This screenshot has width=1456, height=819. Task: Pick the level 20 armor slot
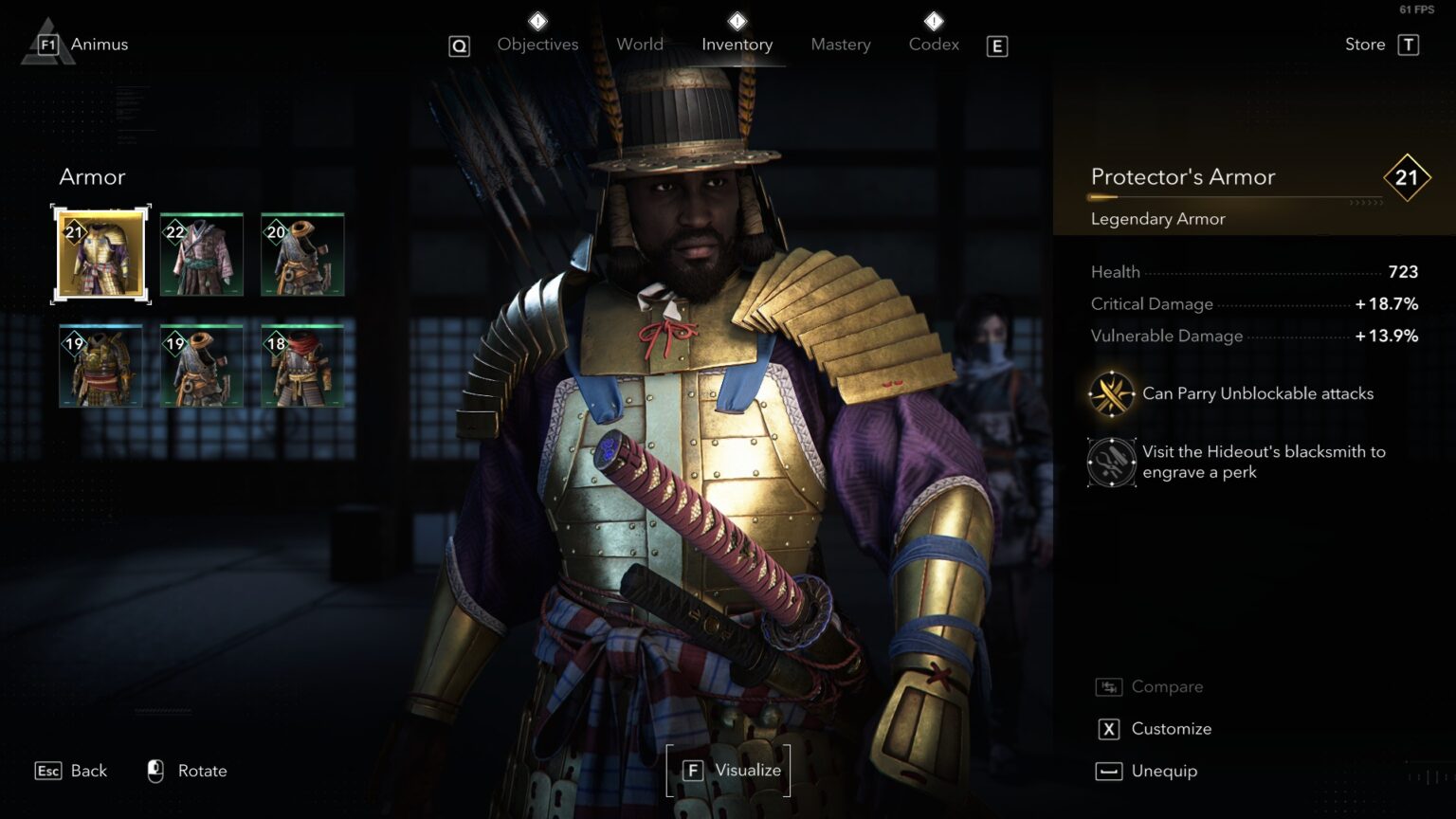[302, 255]
